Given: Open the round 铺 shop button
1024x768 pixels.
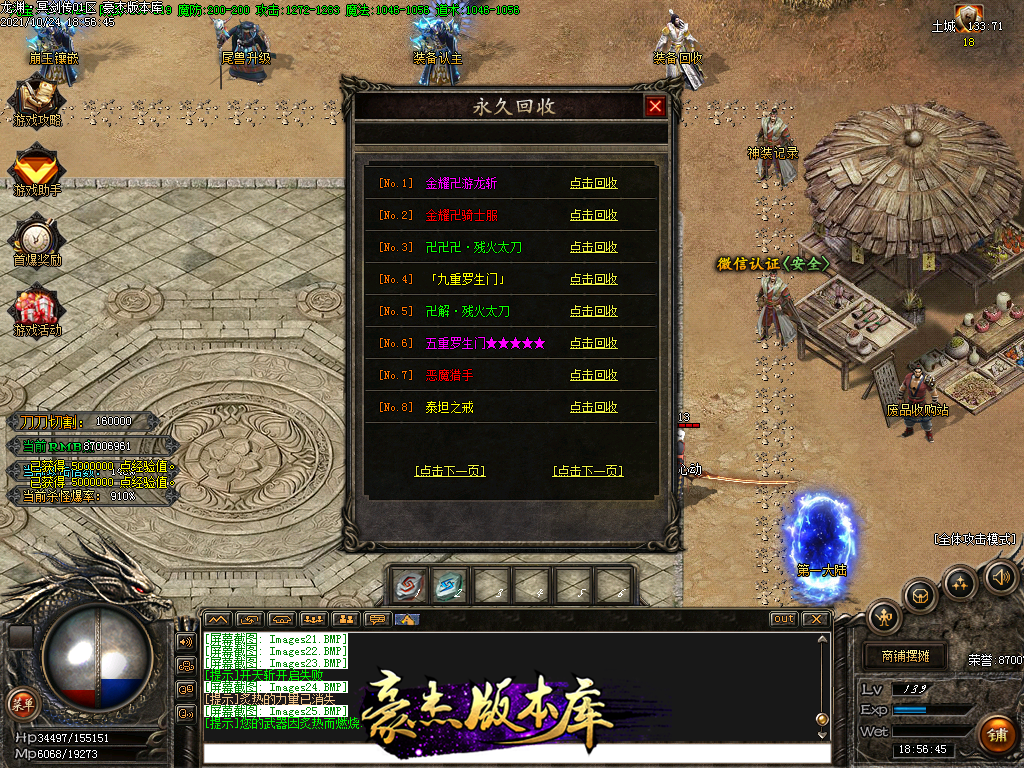Looking at the screenshot, I should click(997, 735).
